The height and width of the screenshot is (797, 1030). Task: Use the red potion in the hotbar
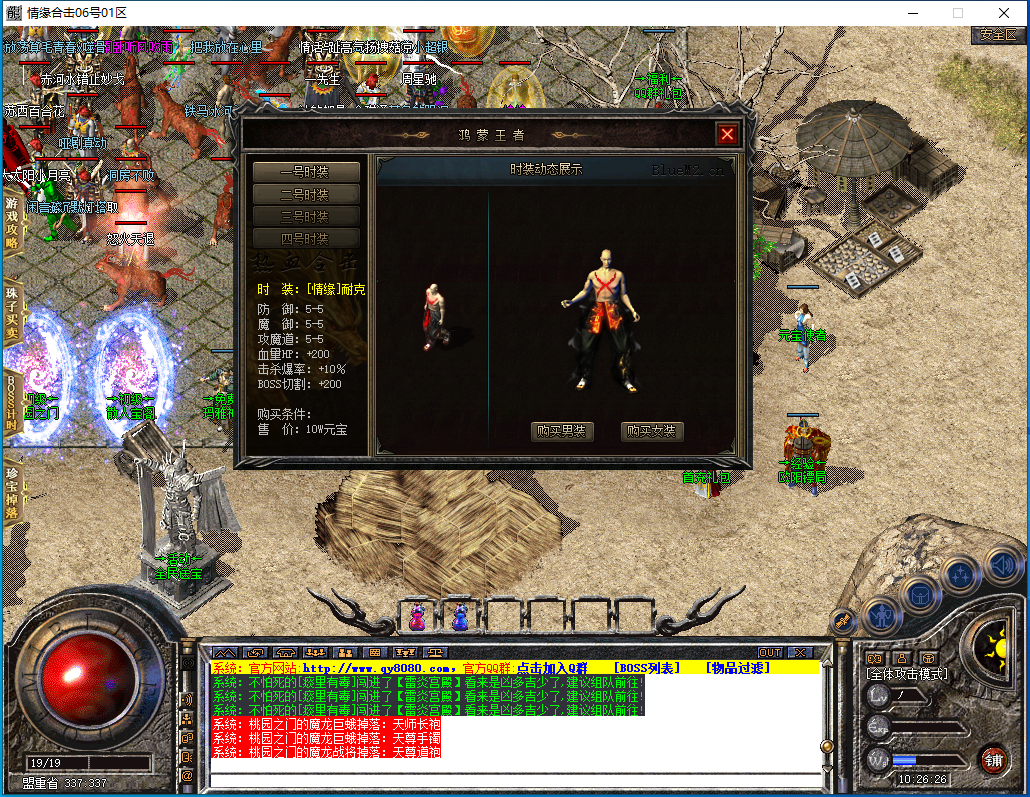(x=416, y=617)
